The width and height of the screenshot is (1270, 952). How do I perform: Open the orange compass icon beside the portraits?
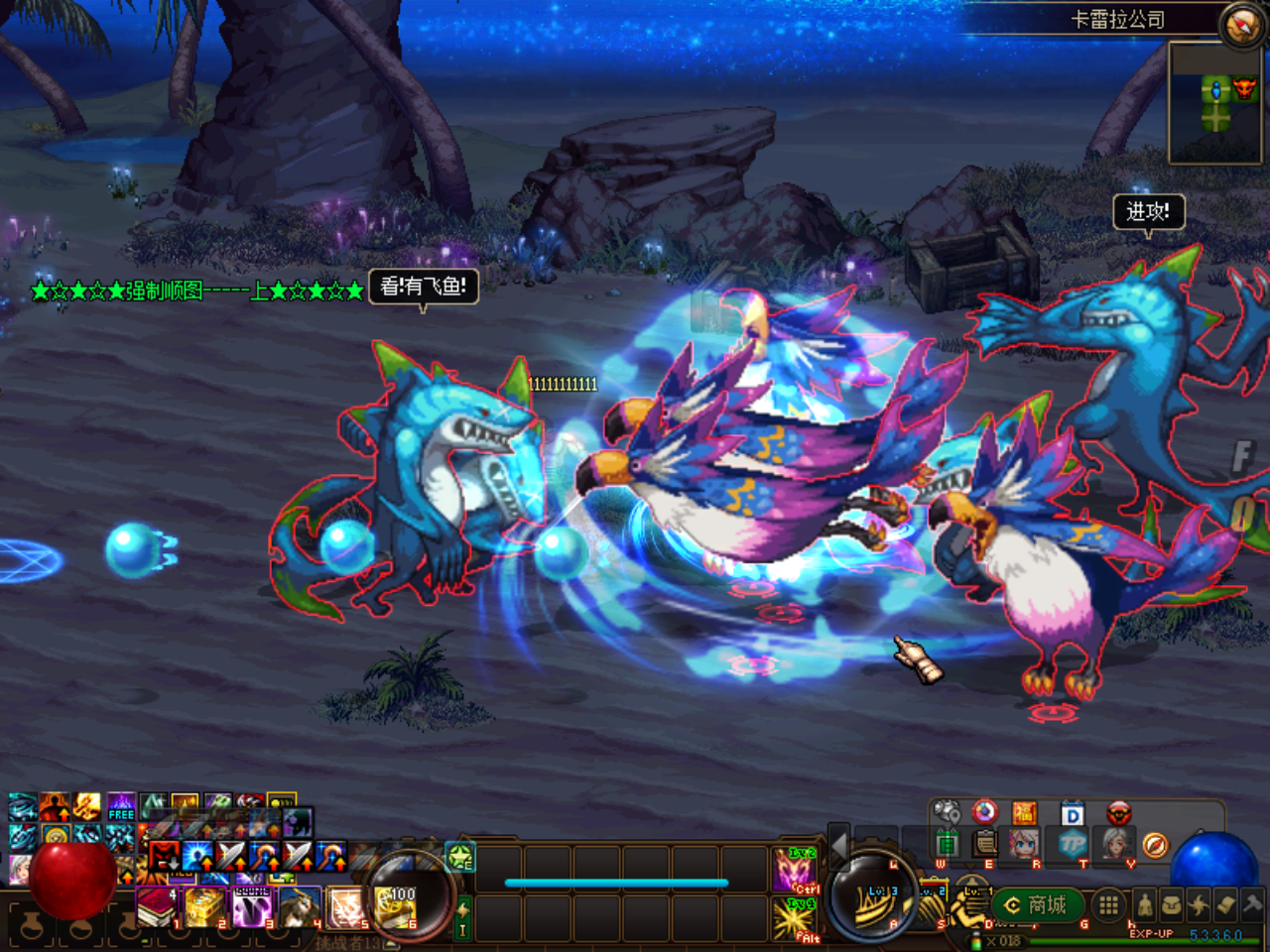click(1155, 845)
